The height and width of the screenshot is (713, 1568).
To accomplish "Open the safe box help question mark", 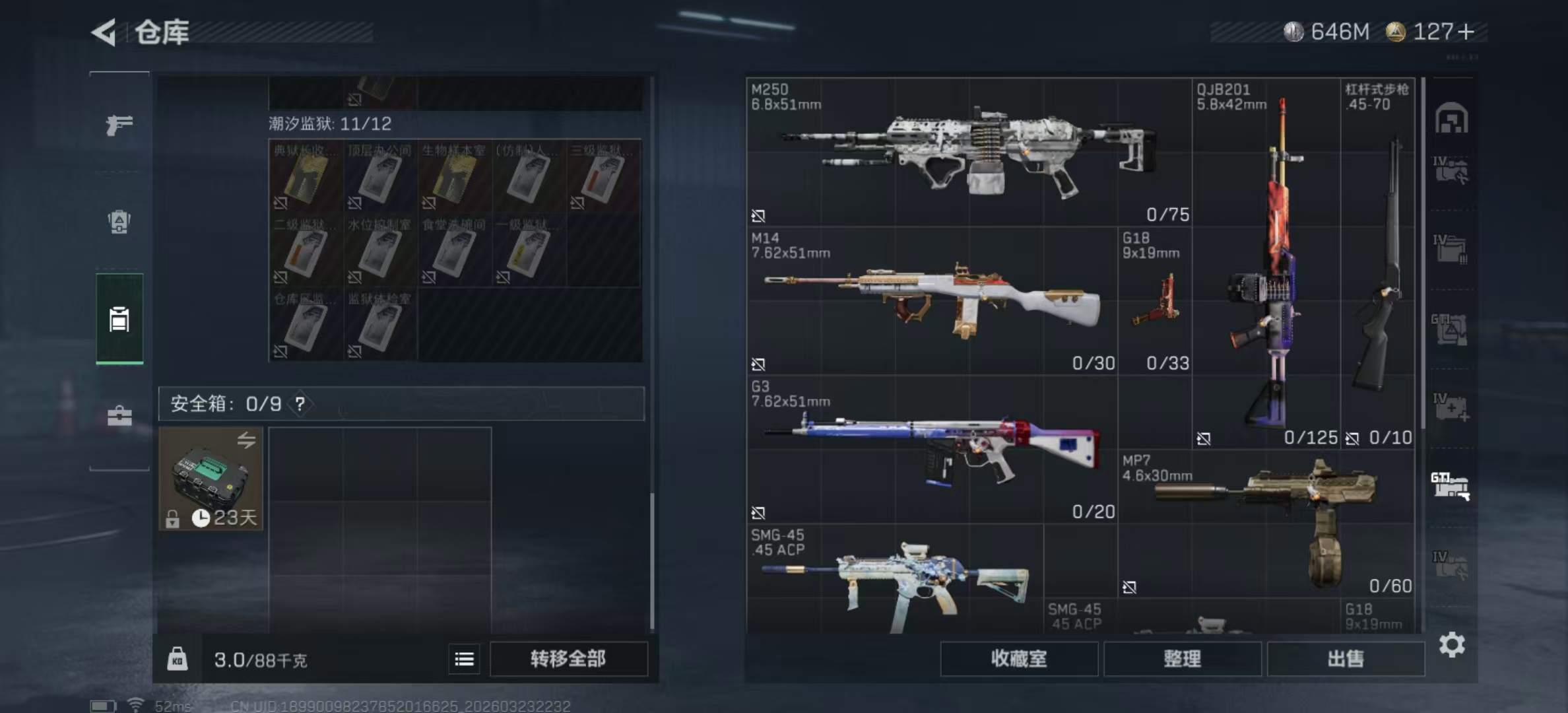I will (x=300, y=404).
